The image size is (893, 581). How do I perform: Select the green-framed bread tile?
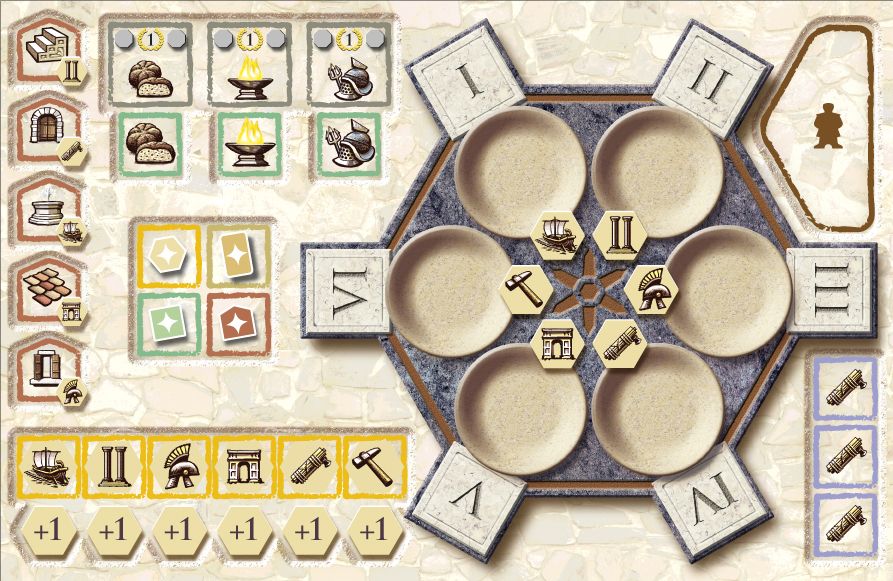coord(149,144)
